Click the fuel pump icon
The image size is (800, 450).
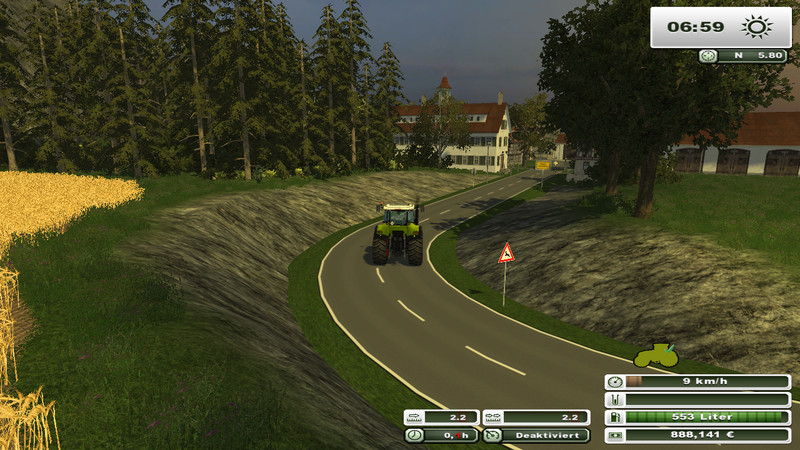pos(614,417)
